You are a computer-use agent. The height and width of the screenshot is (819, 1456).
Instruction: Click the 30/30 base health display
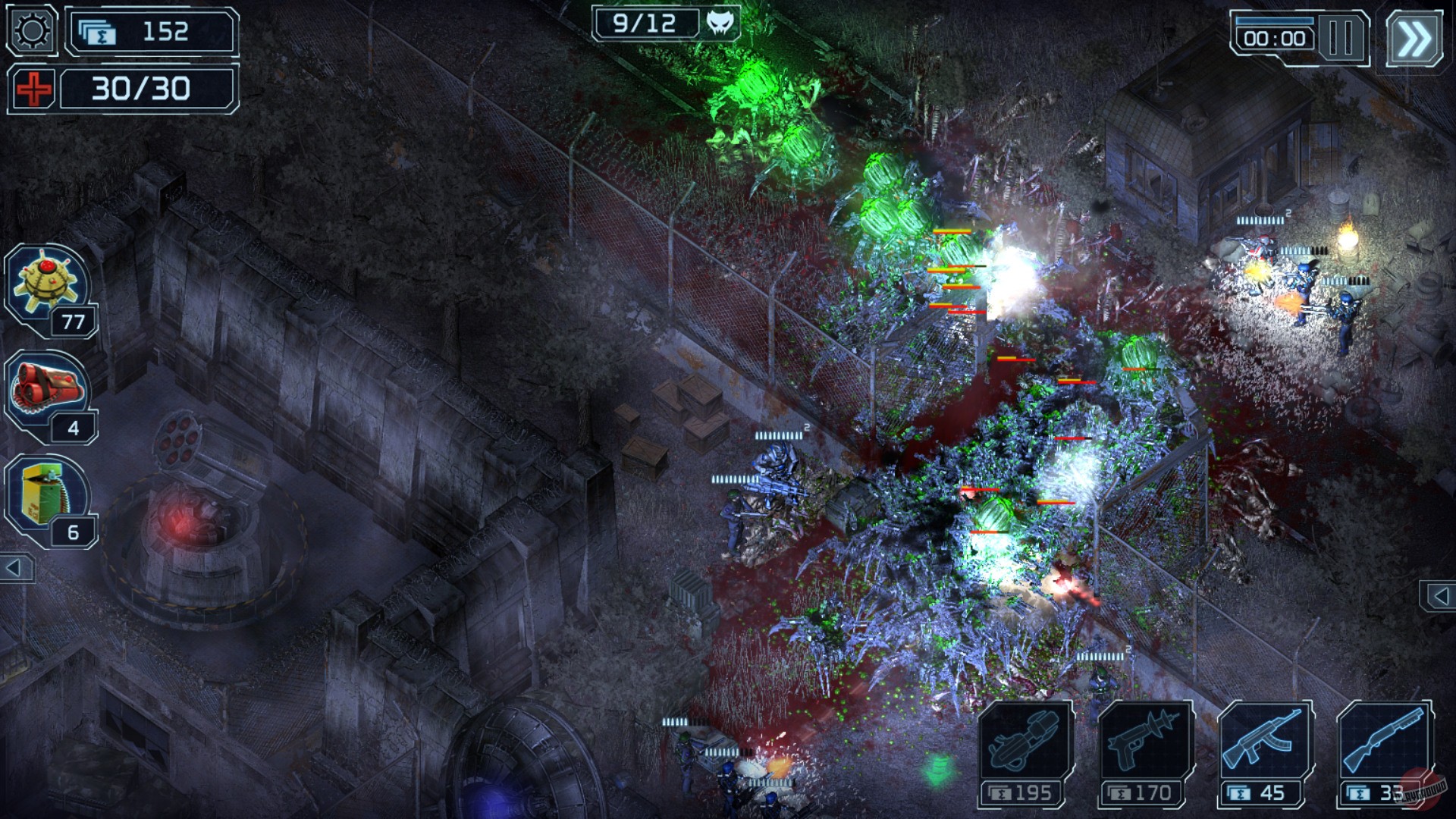click(x=140, y=89)
